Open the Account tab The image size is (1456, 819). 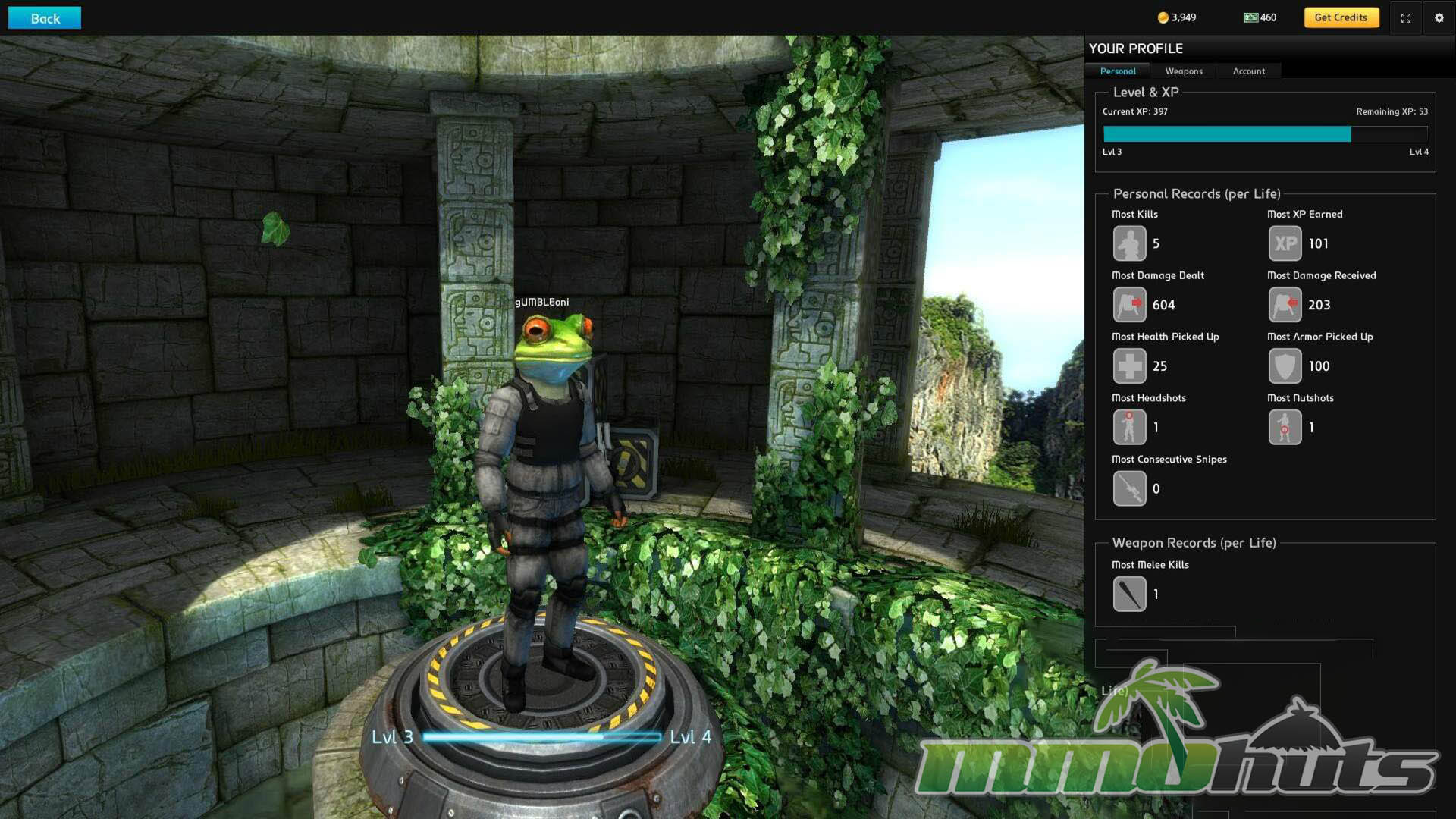[x=1248, y=71]
